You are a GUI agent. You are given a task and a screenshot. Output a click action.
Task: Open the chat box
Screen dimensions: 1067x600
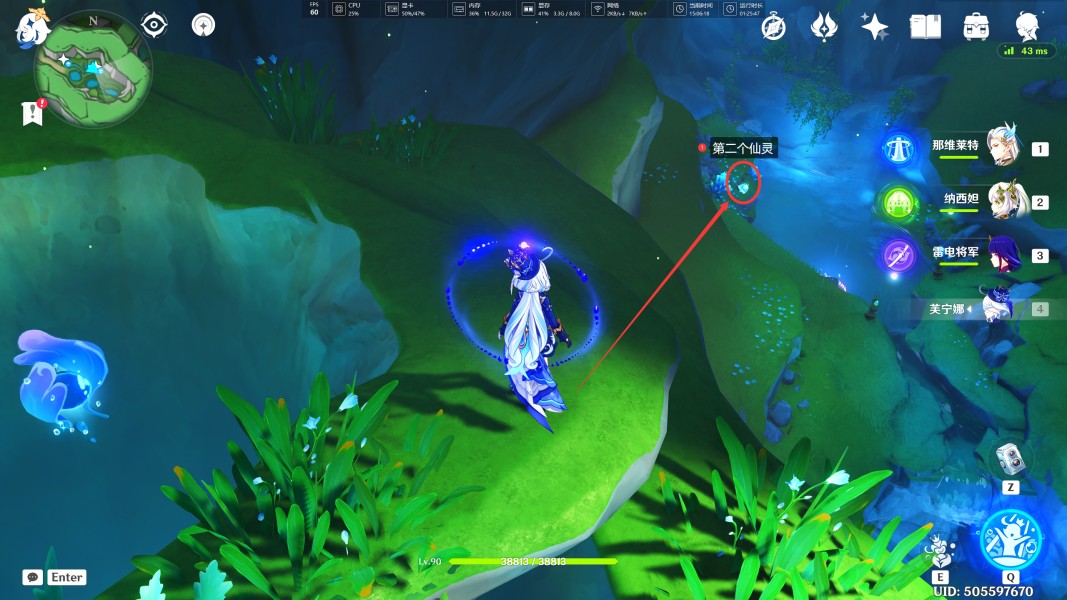33,577
